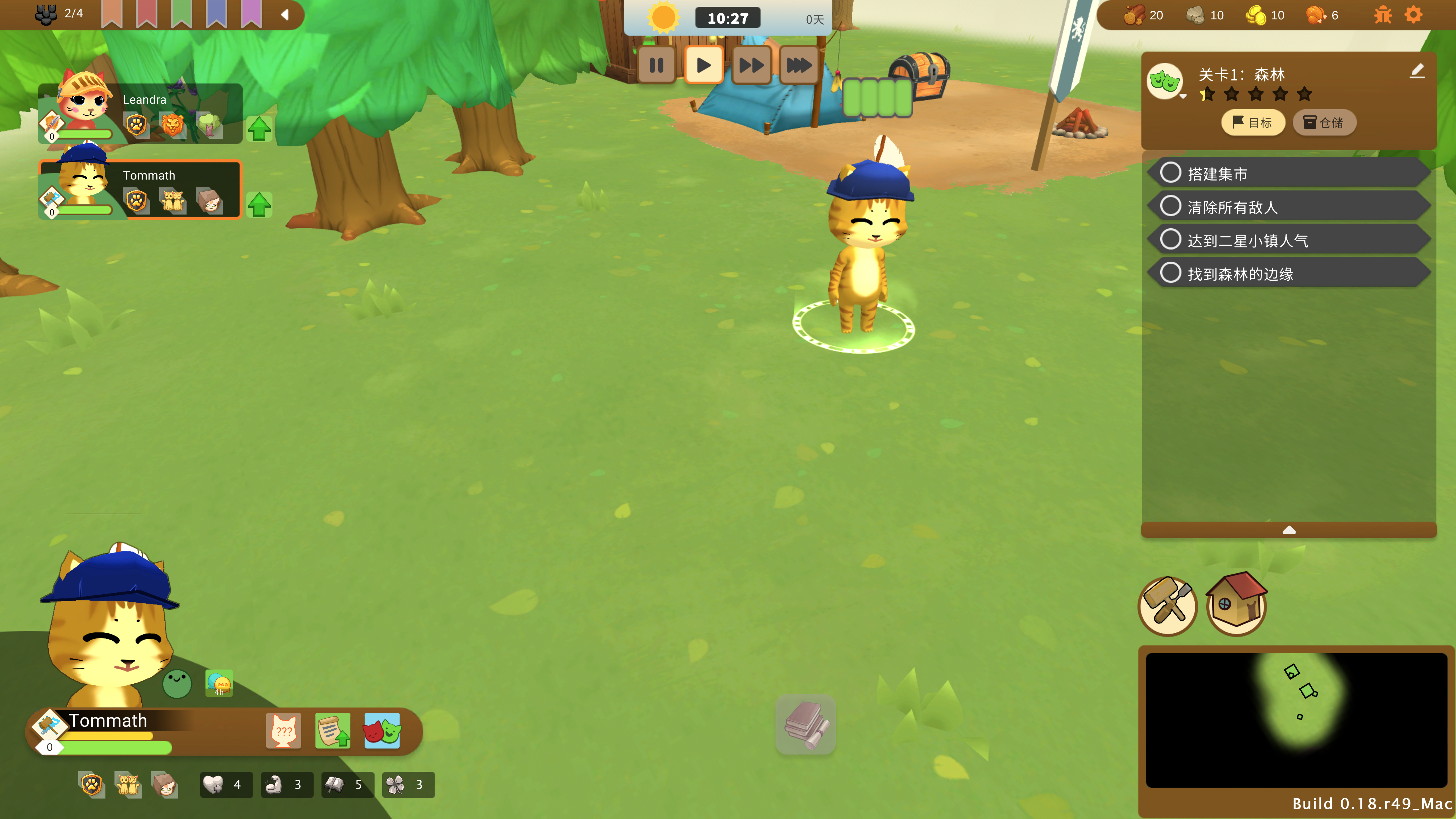Select Tommath's character card
Screen dimensions: 1456x819
(140, 190)
